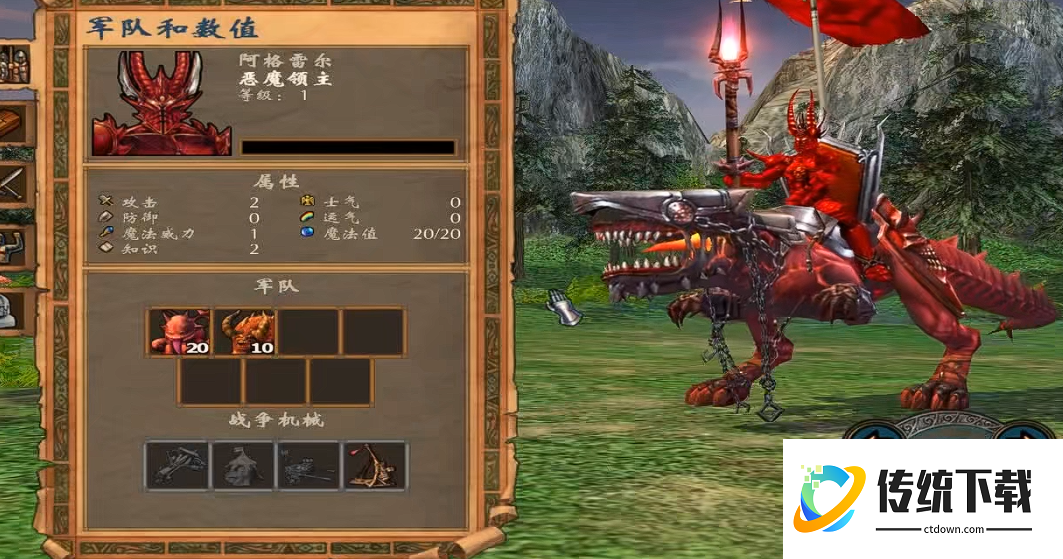Screen dimensions: 1063x559
Task: Click the demon lord hero portrait
Action: [x=161, y=104]
